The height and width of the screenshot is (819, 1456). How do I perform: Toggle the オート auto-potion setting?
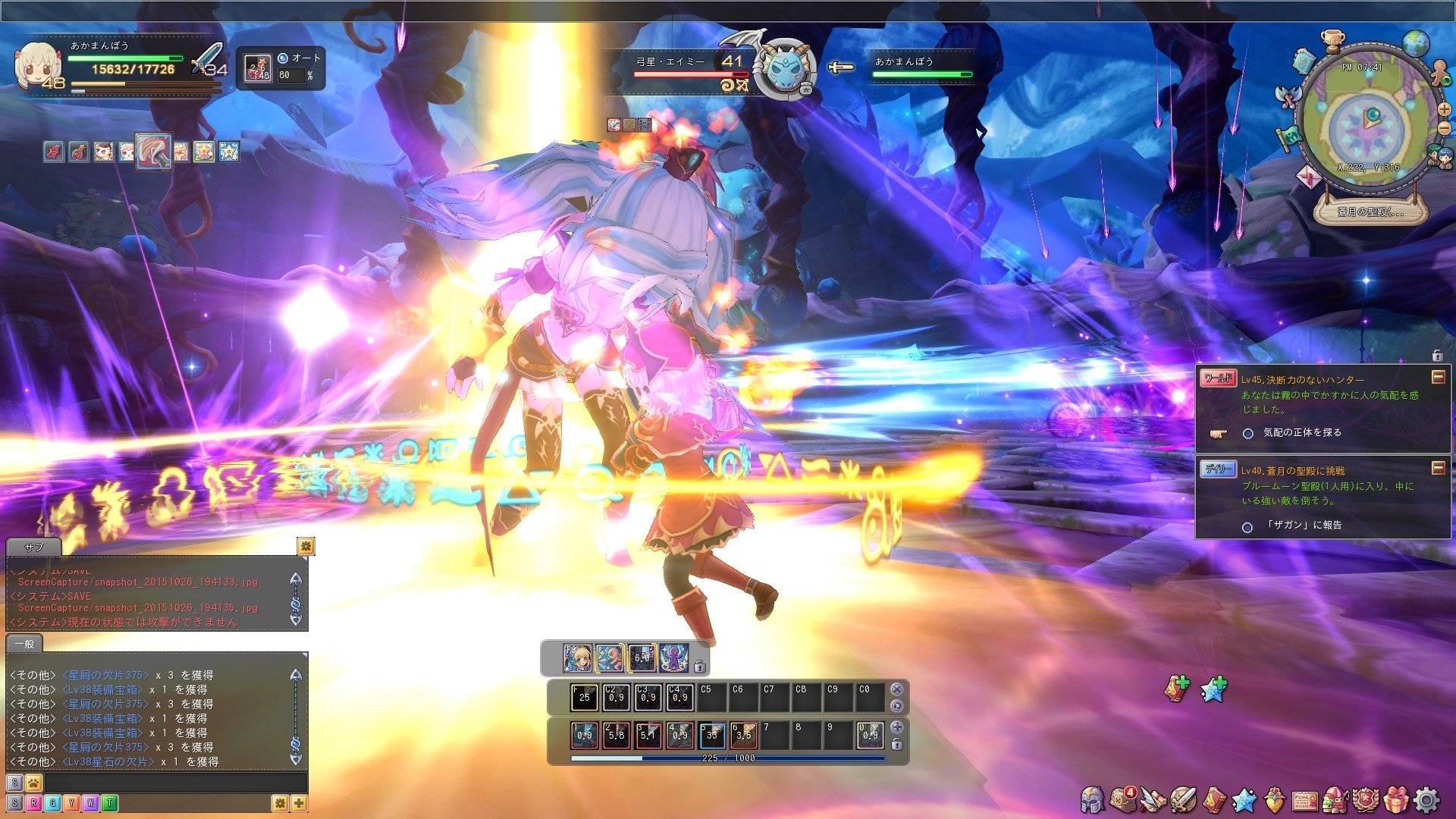click(282, 58)
